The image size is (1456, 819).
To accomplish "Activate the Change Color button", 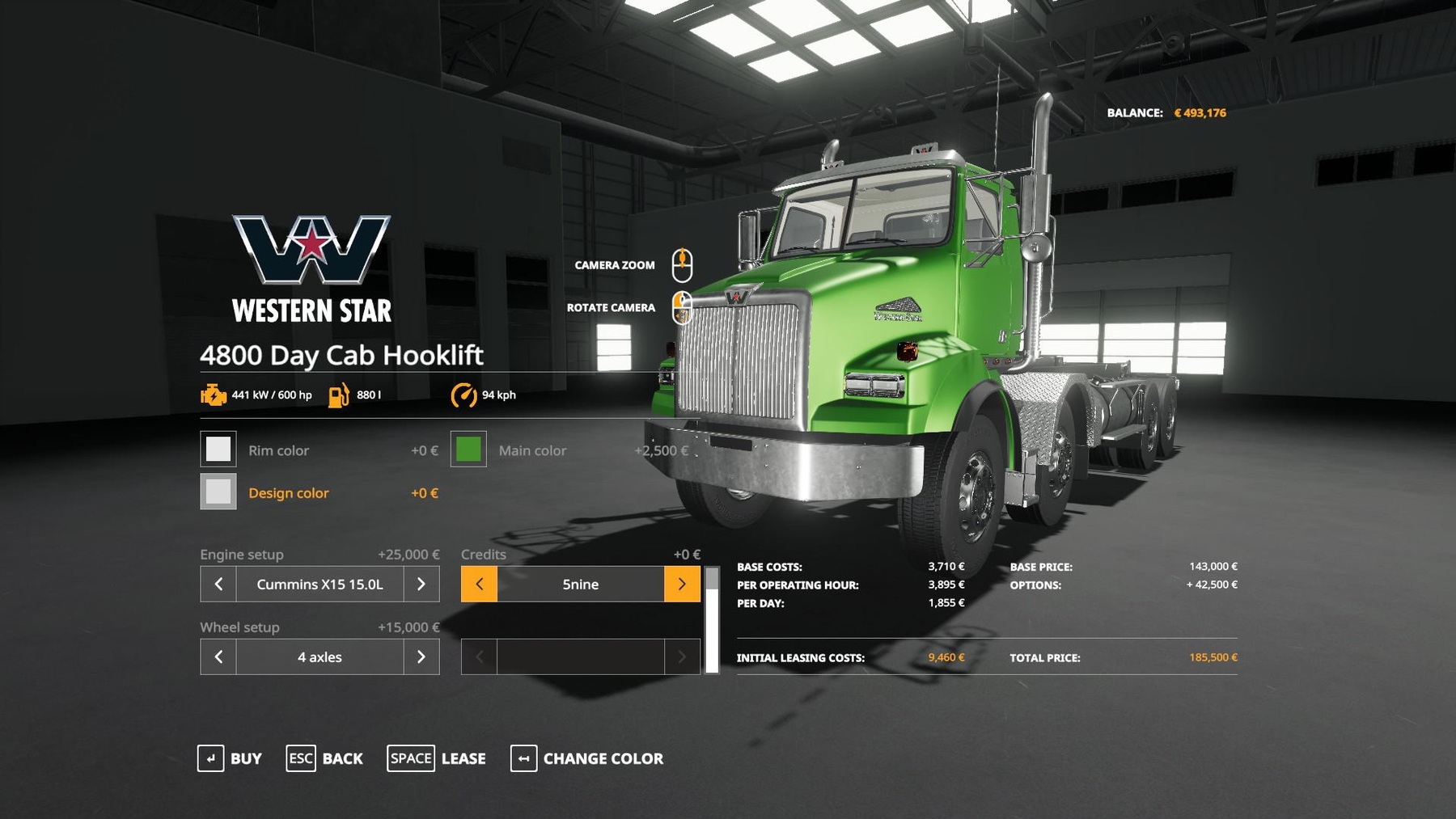I will (587, 758).
